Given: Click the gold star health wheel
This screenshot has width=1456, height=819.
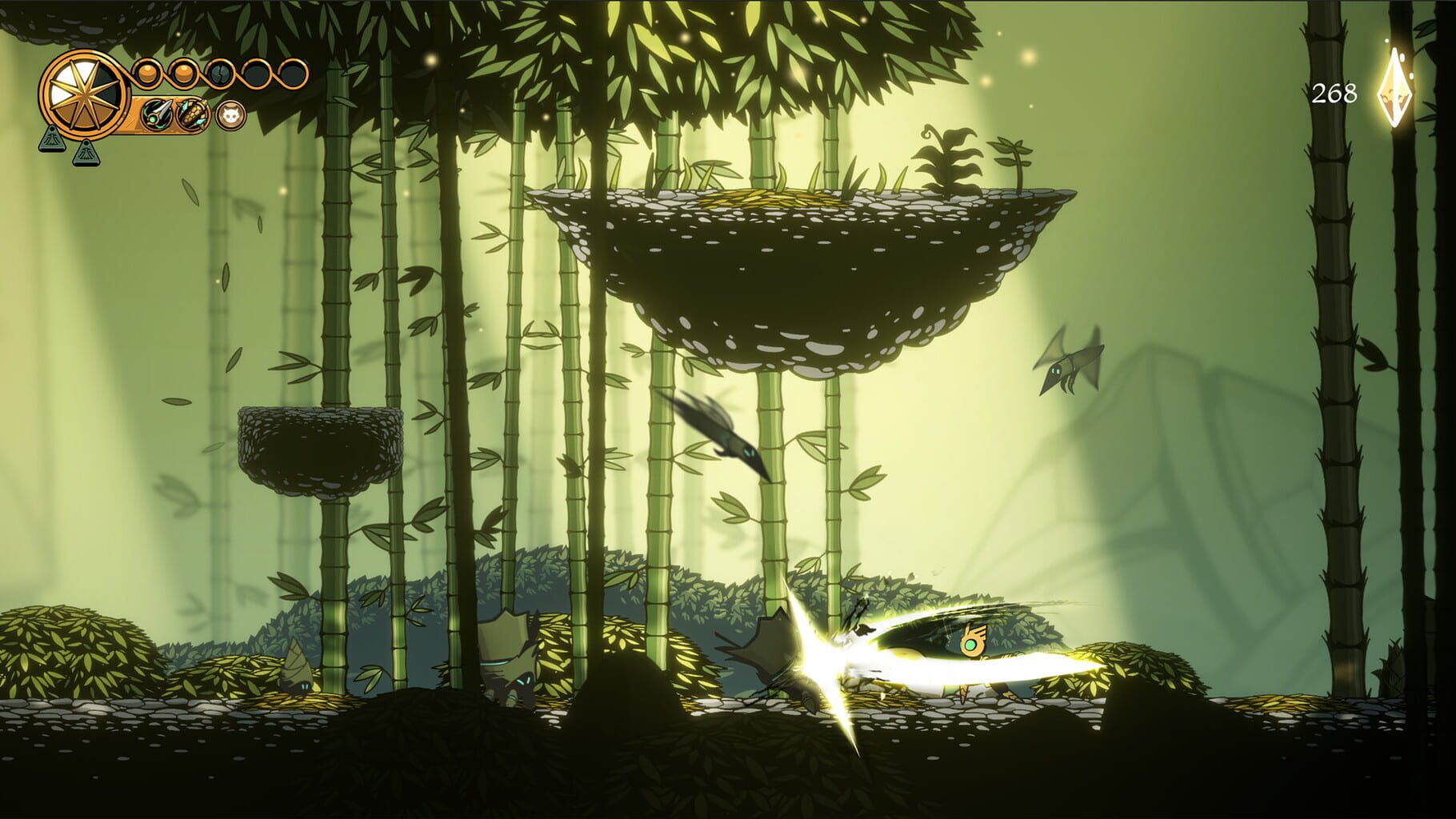Looking at the screenshot, I should 84,94.
